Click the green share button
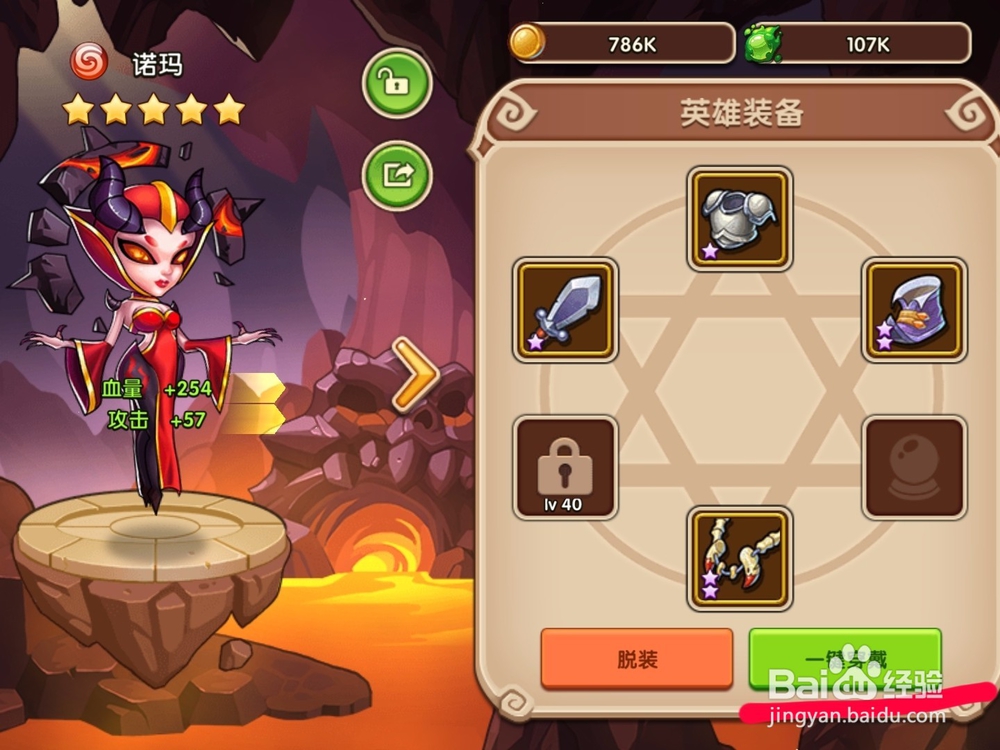 point(396,175)
